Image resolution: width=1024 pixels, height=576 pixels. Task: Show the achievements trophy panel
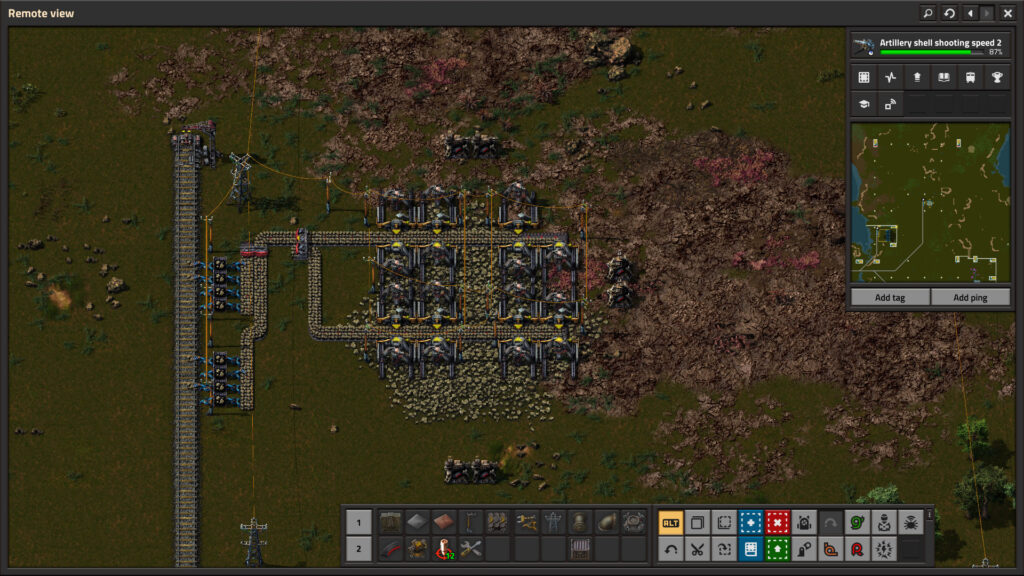(x=995, y=77)
